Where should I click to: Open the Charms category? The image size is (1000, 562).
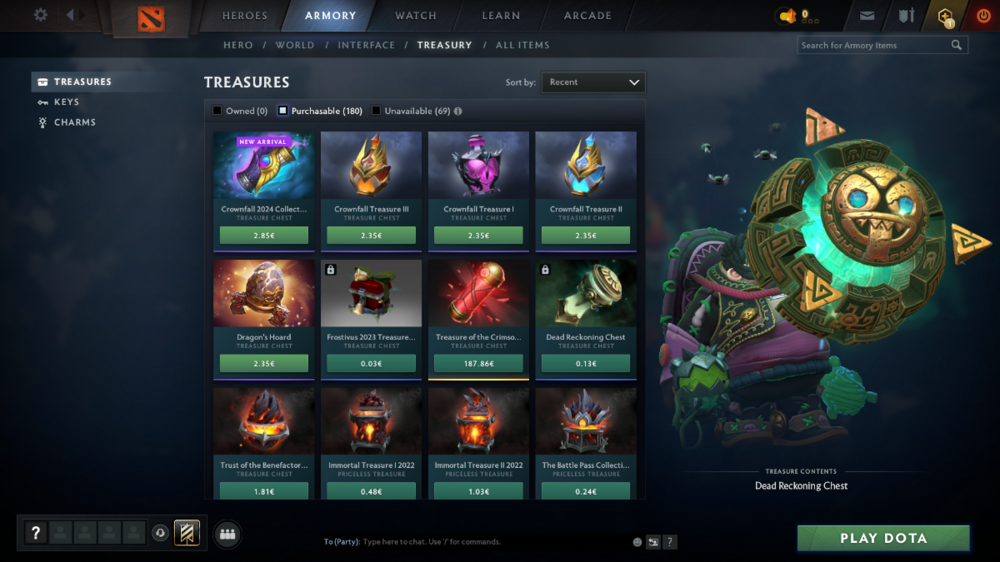(x=75, y=122)
